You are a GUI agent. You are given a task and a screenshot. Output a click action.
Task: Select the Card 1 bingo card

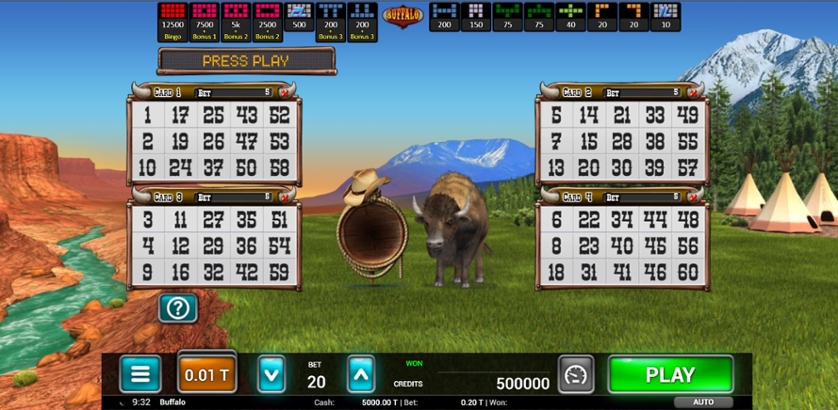(214, 141)
